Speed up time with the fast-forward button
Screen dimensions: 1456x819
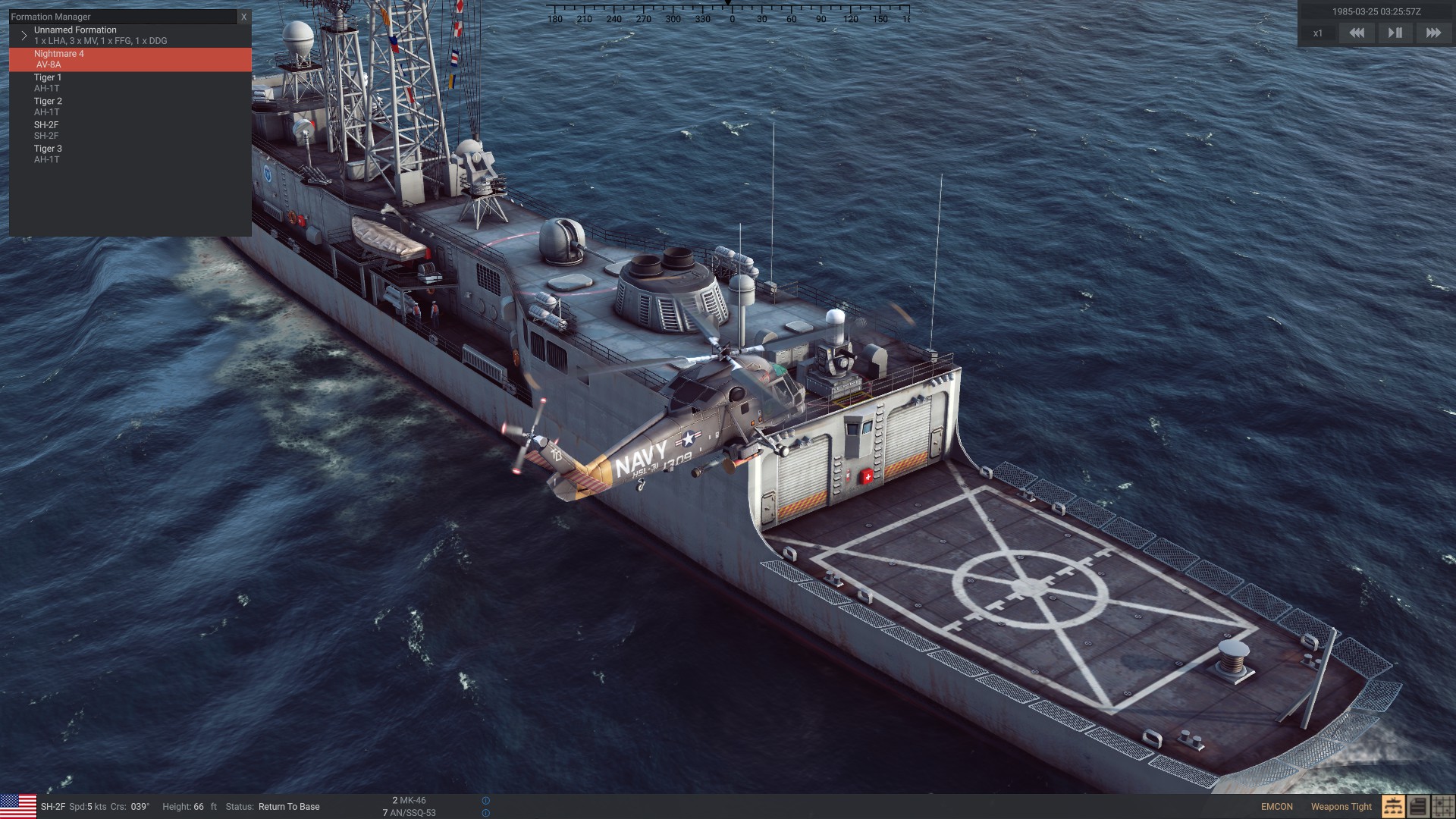point(1433,33)
